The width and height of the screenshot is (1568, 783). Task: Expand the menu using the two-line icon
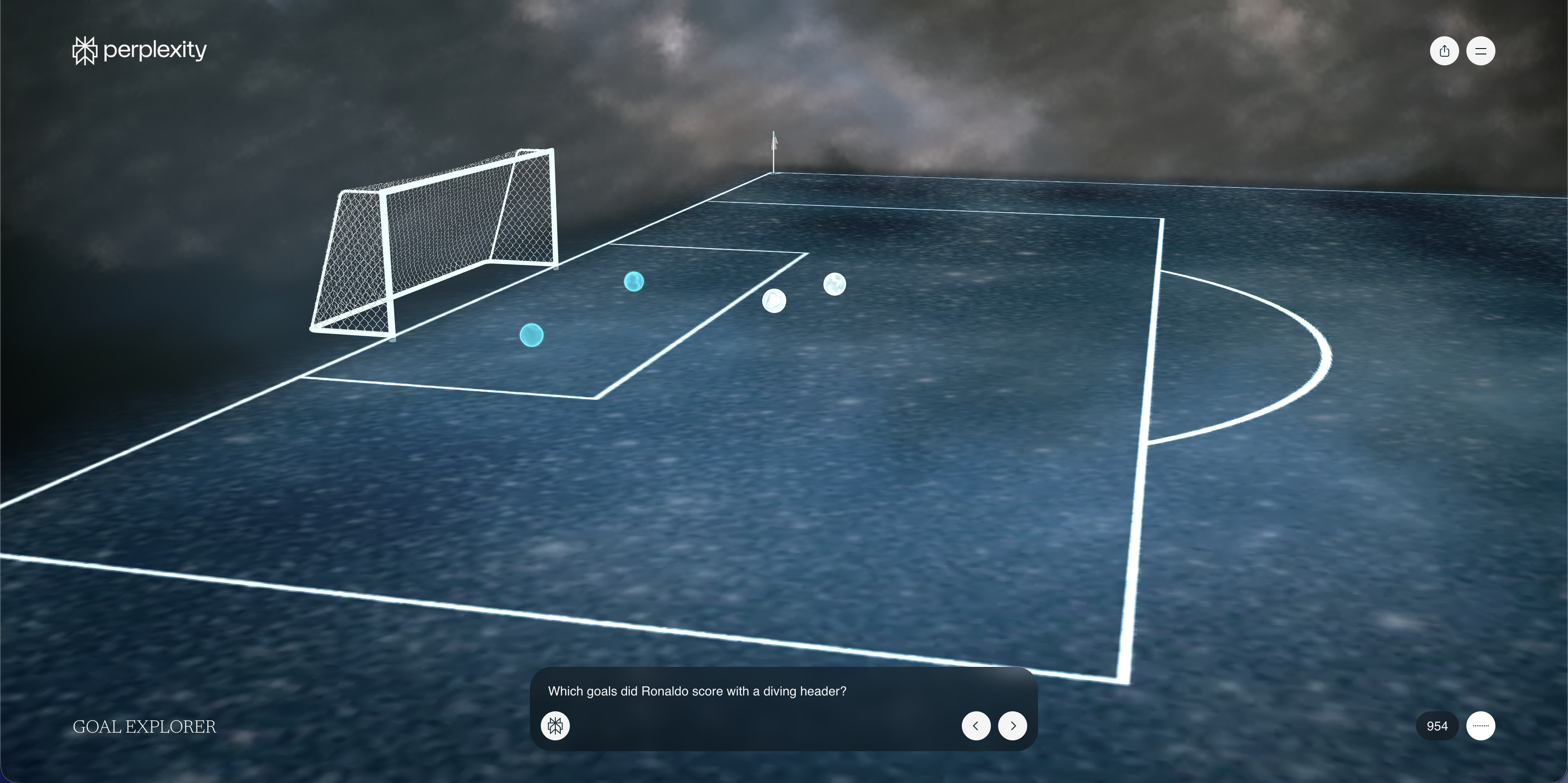(x=1481, y=50)
